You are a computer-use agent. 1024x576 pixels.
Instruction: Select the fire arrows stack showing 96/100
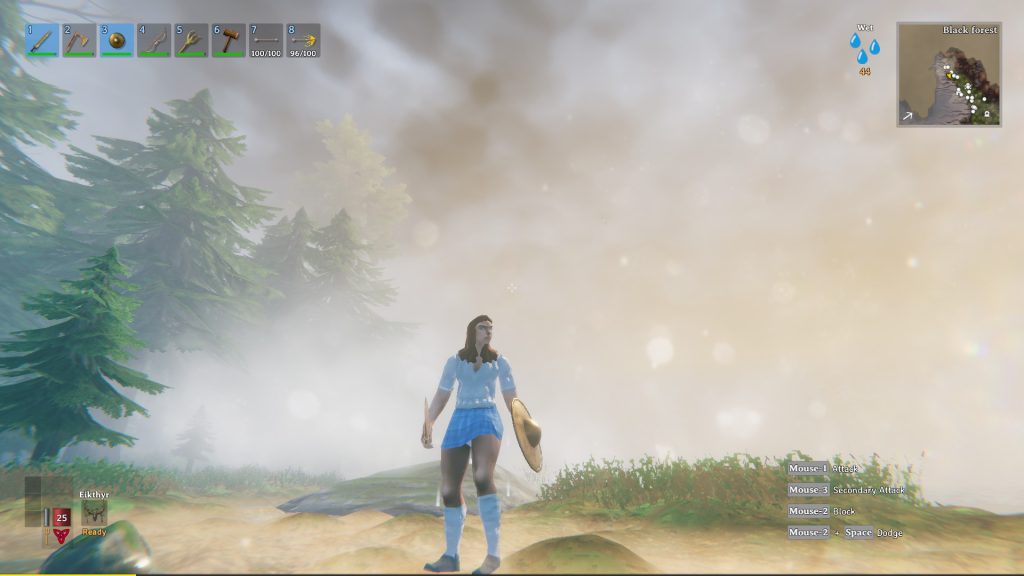(303, 40)
